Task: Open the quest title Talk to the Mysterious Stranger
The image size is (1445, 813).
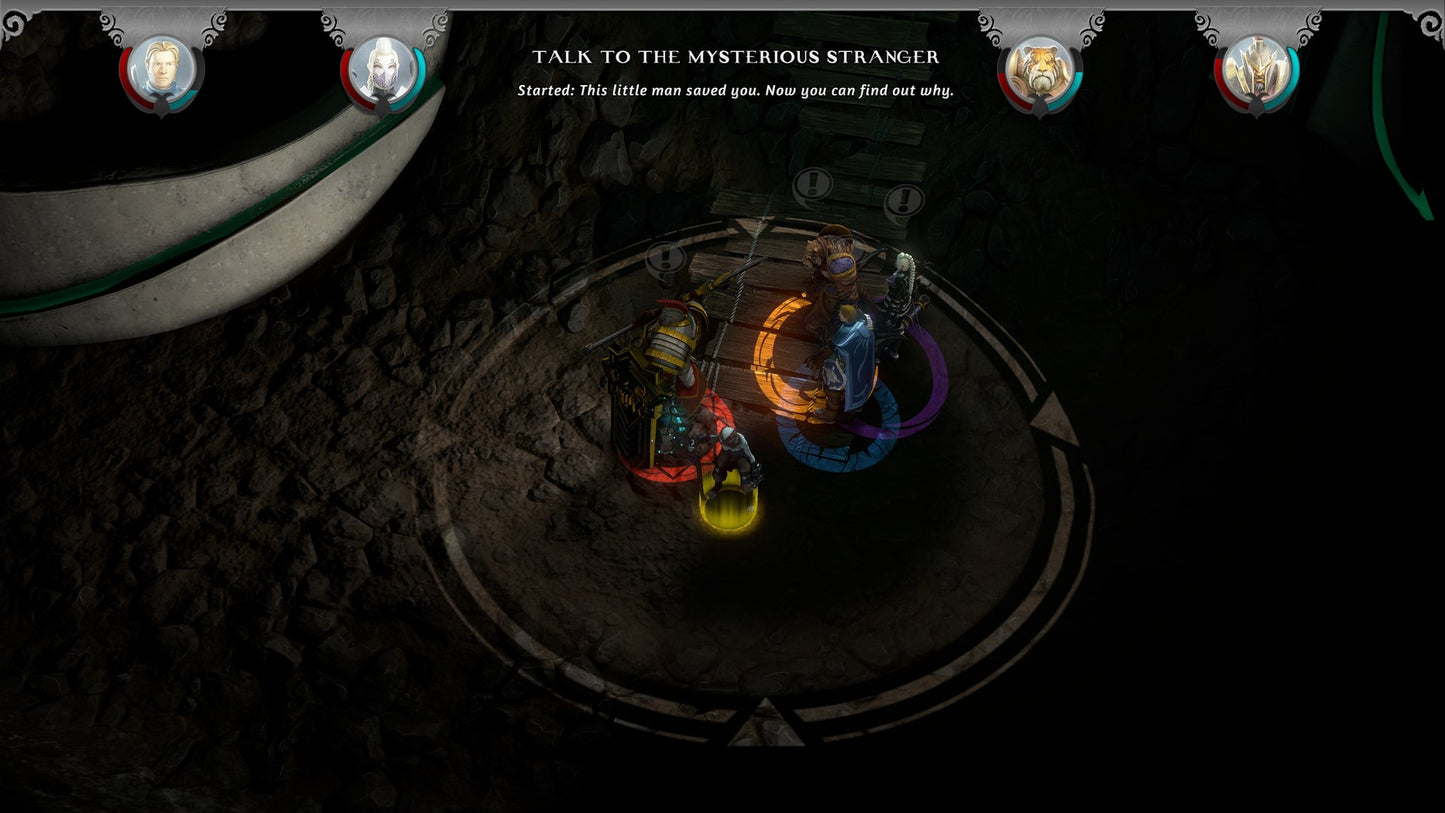Action: coord(737,58)
